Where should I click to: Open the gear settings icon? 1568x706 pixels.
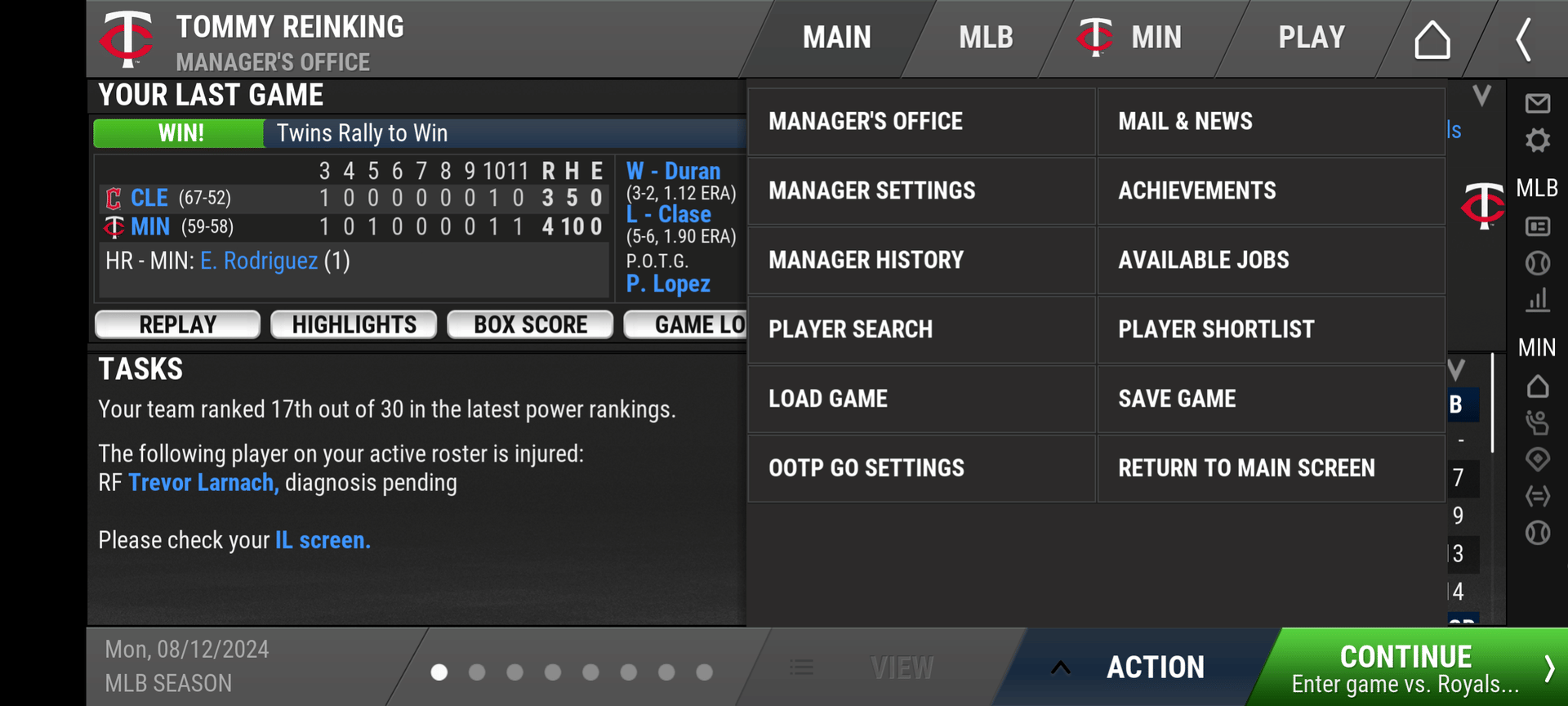[x=1538, y=141]
